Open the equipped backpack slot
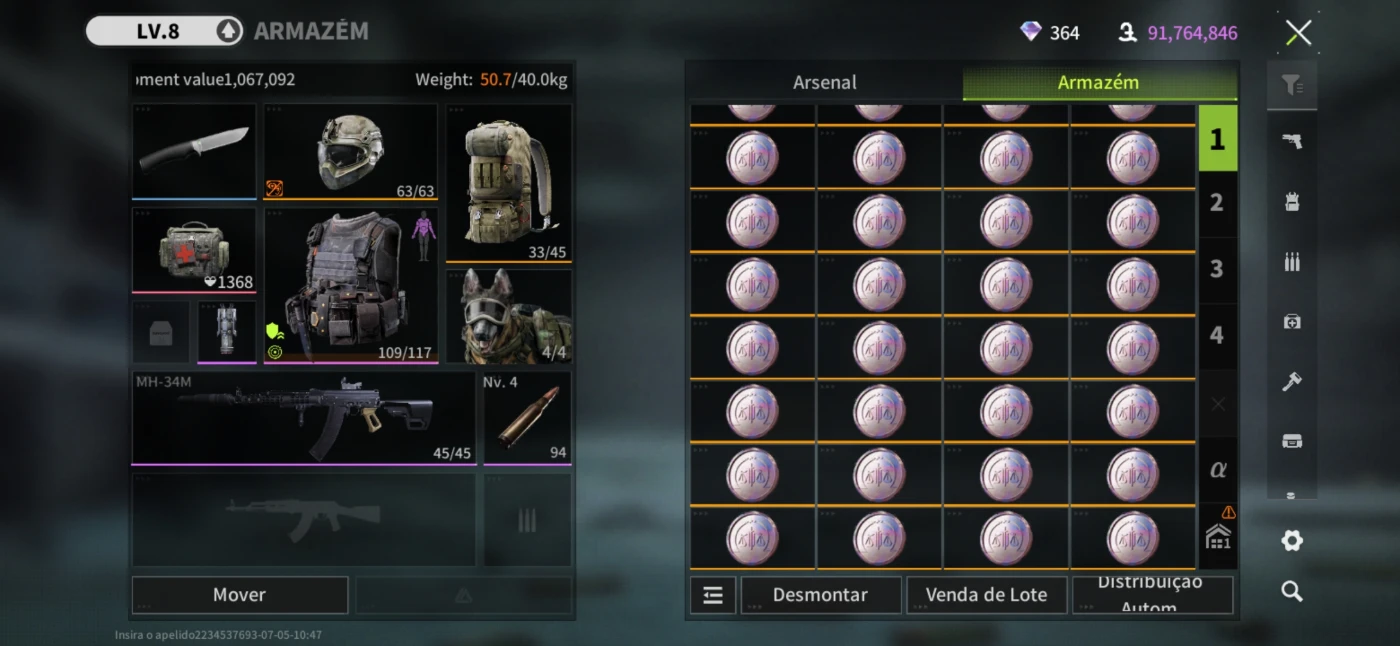Screen dimensions: 1400x646 coord(508,182)
